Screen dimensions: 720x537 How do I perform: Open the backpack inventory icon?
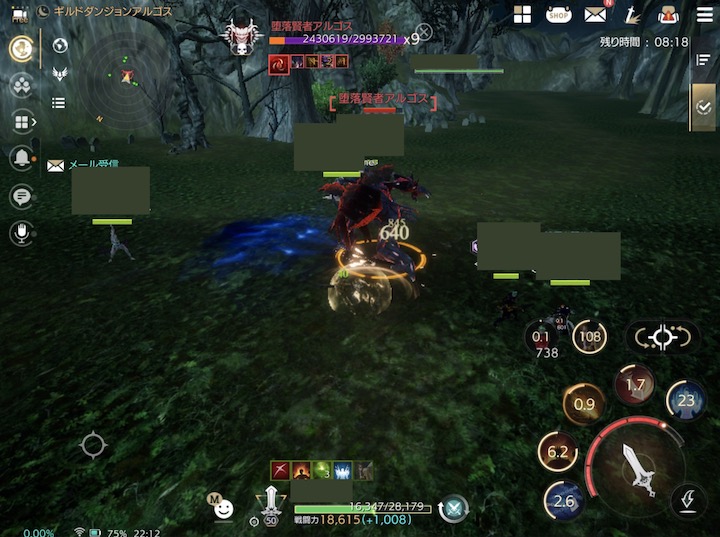667,14
